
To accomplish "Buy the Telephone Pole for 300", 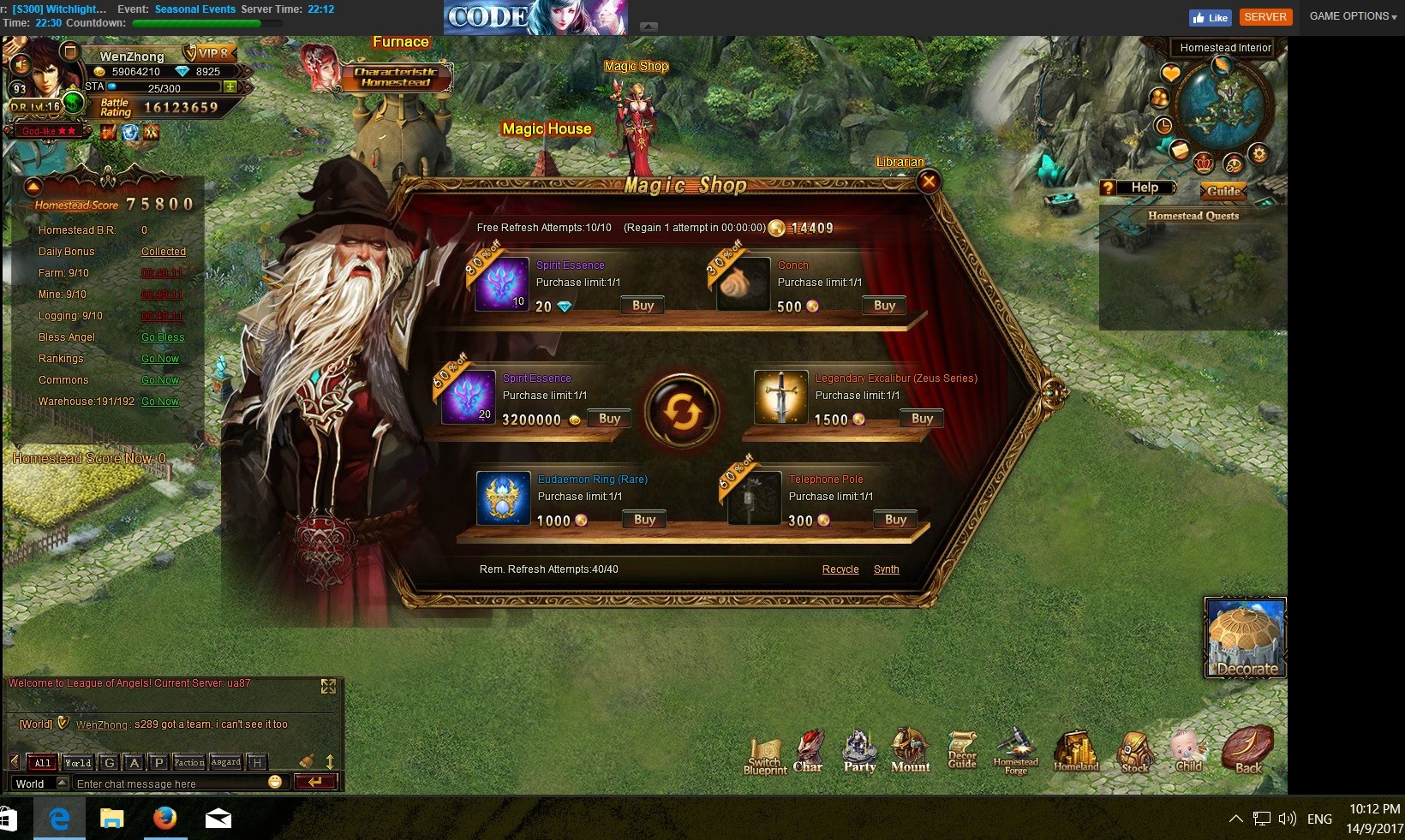I will click(895, 520).
